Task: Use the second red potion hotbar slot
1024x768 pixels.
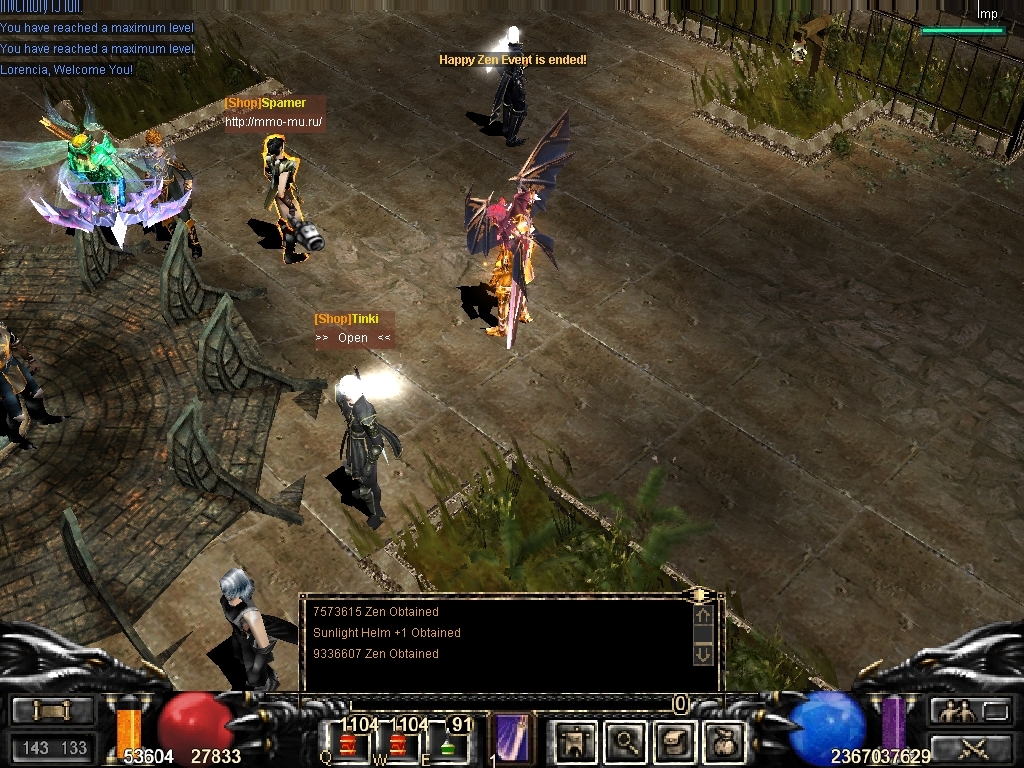Action: point(398,743)
